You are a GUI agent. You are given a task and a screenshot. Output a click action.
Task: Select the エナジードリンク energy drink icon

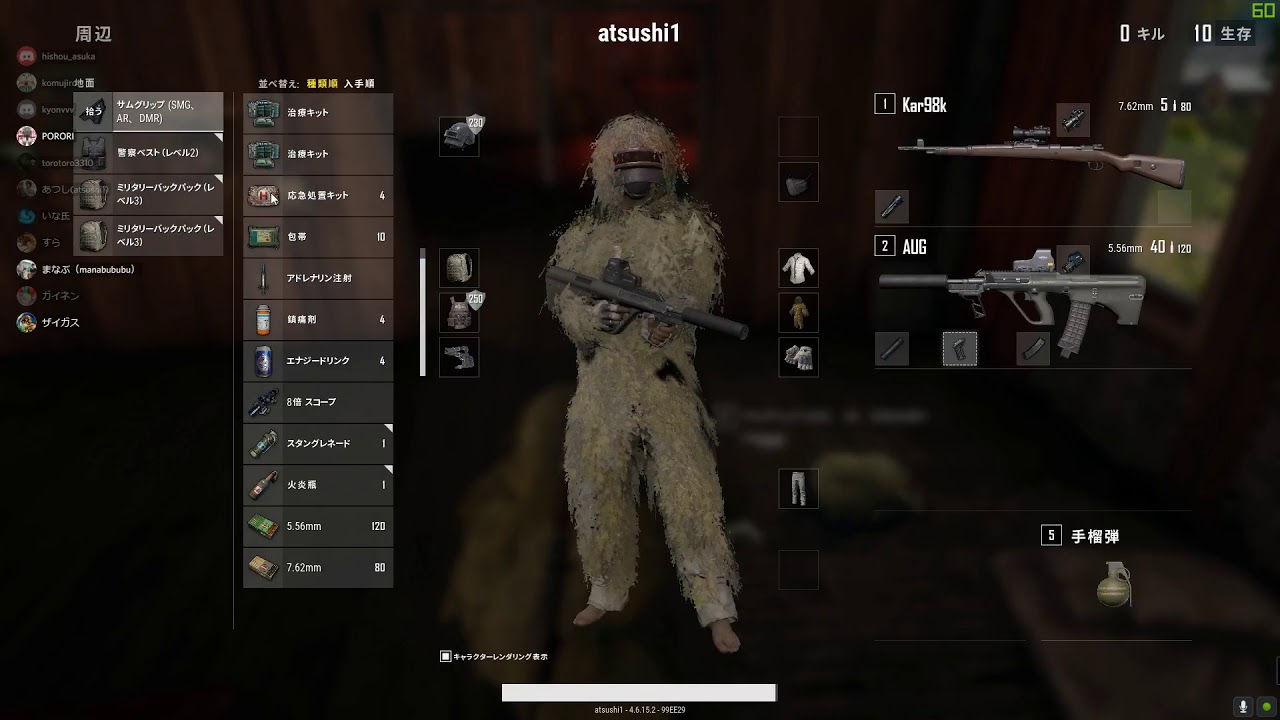(263, 361)
